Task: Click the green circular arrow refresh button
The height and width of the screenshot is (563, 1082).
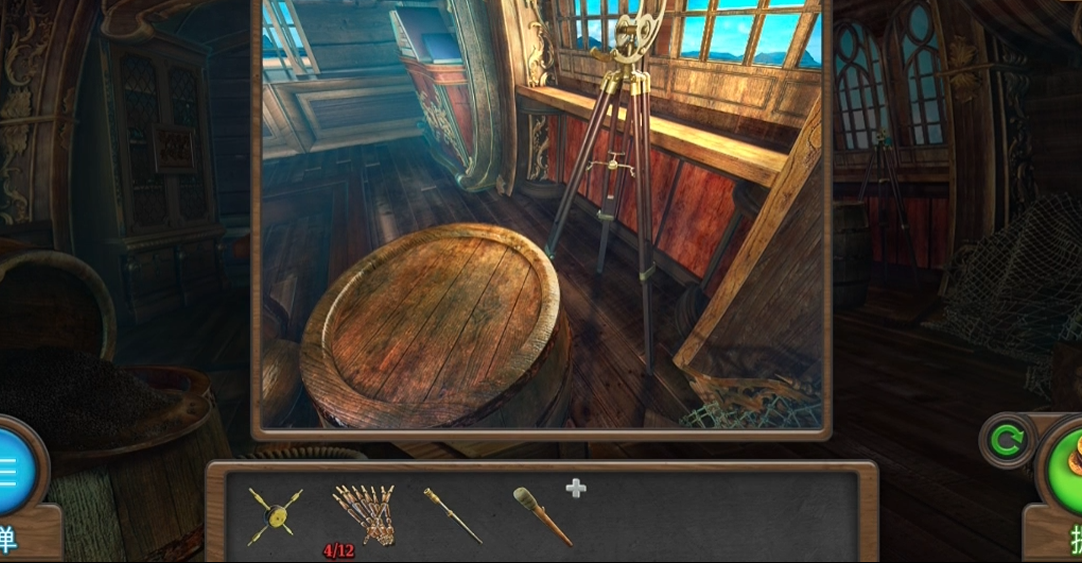Action: [x=1006, y=441]
